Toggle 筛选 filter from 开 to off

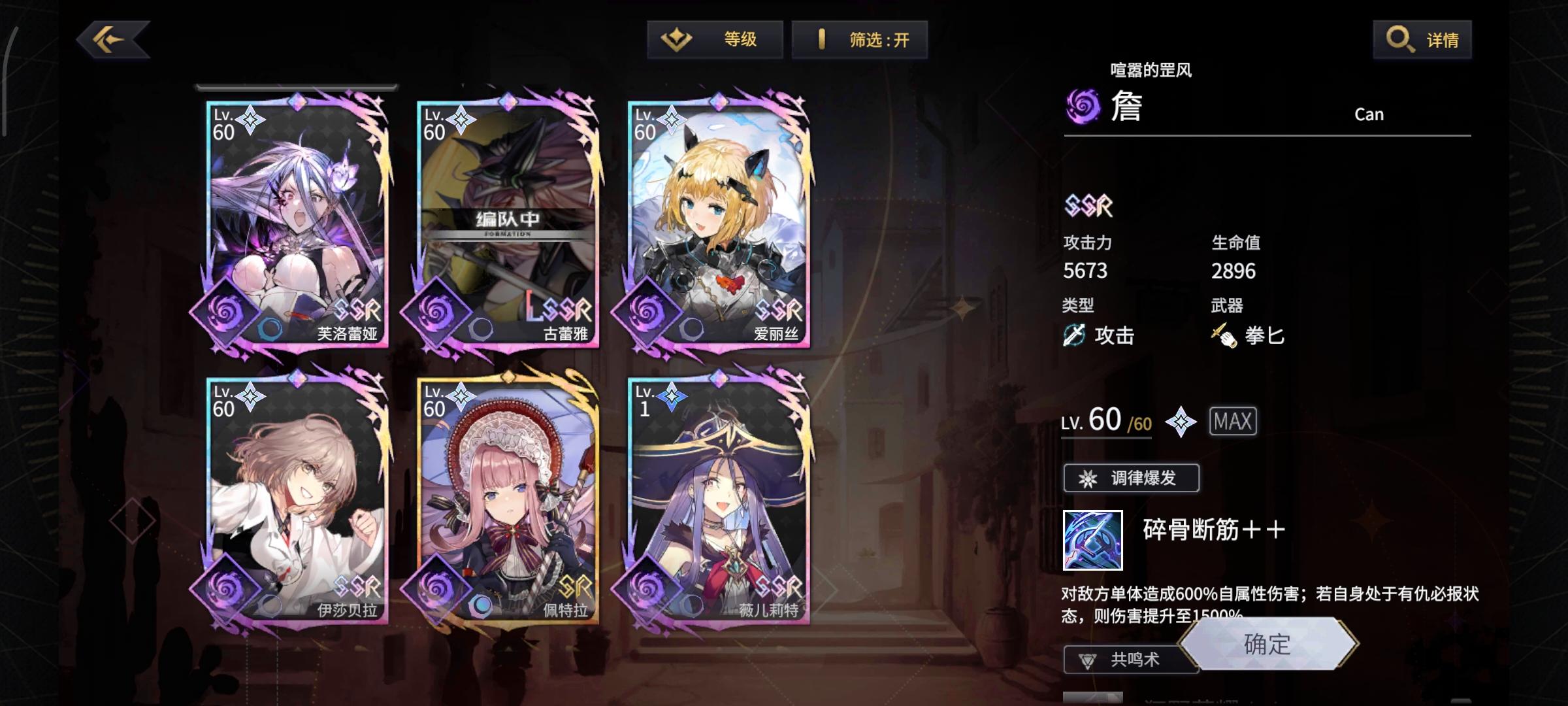[x=860, y=39]
